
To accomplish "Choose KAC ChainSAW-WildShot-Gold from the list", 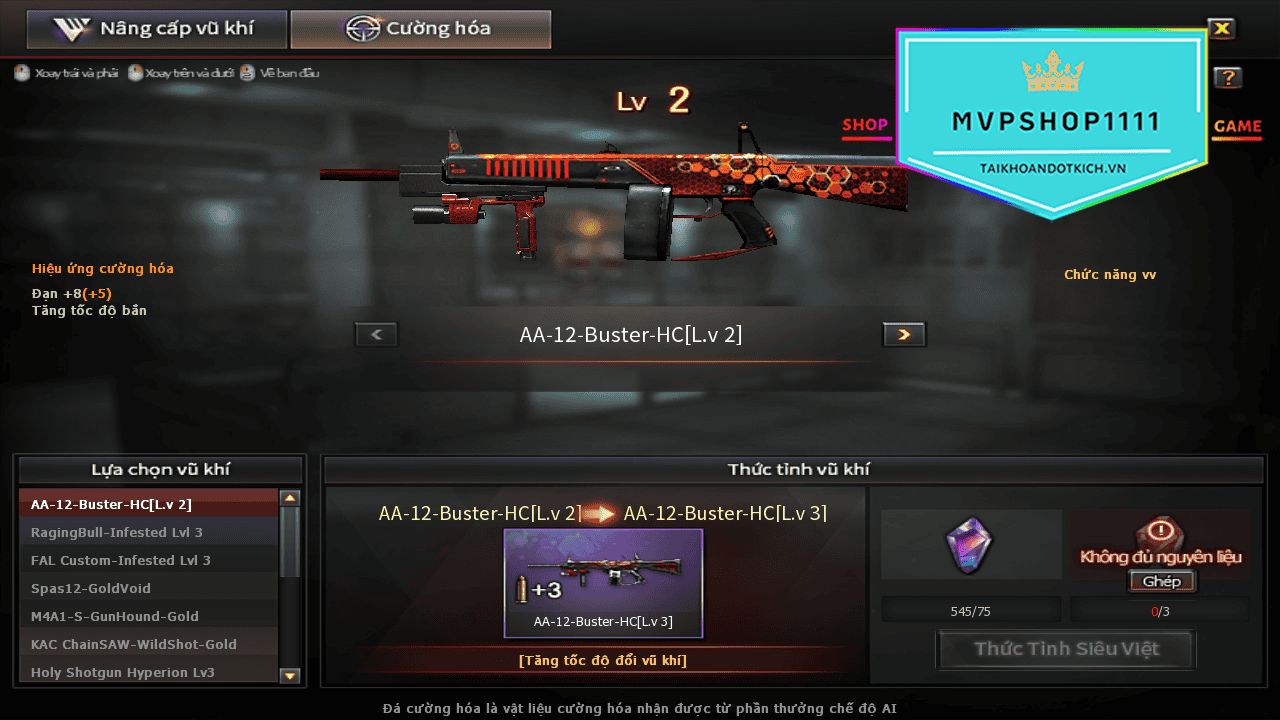I will (x=148, y=644).
